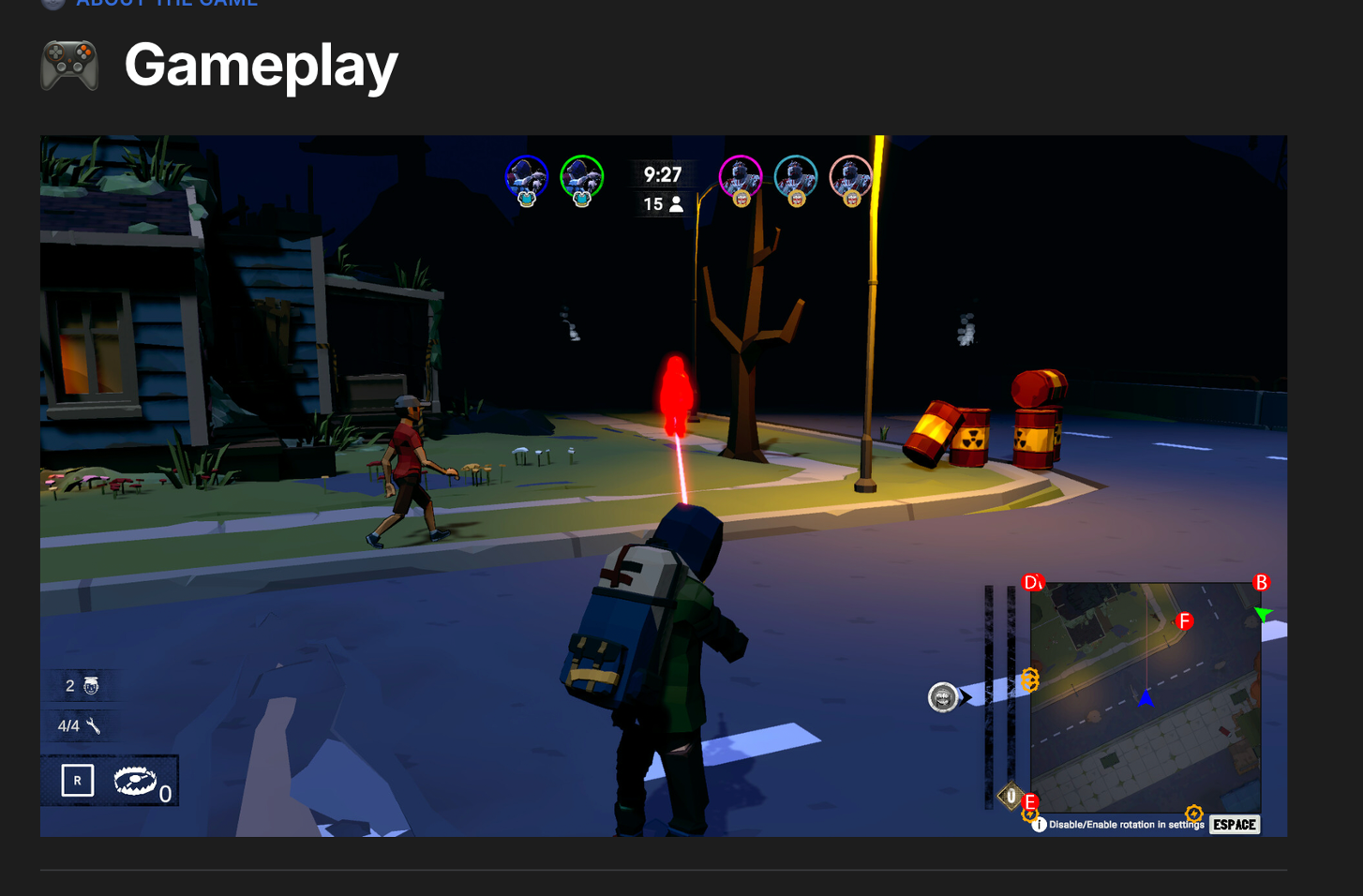Click the 9:27 match timer display
Image resolution: width=1363 pixels, height=896 pixels.
click(x=662, y=174)
